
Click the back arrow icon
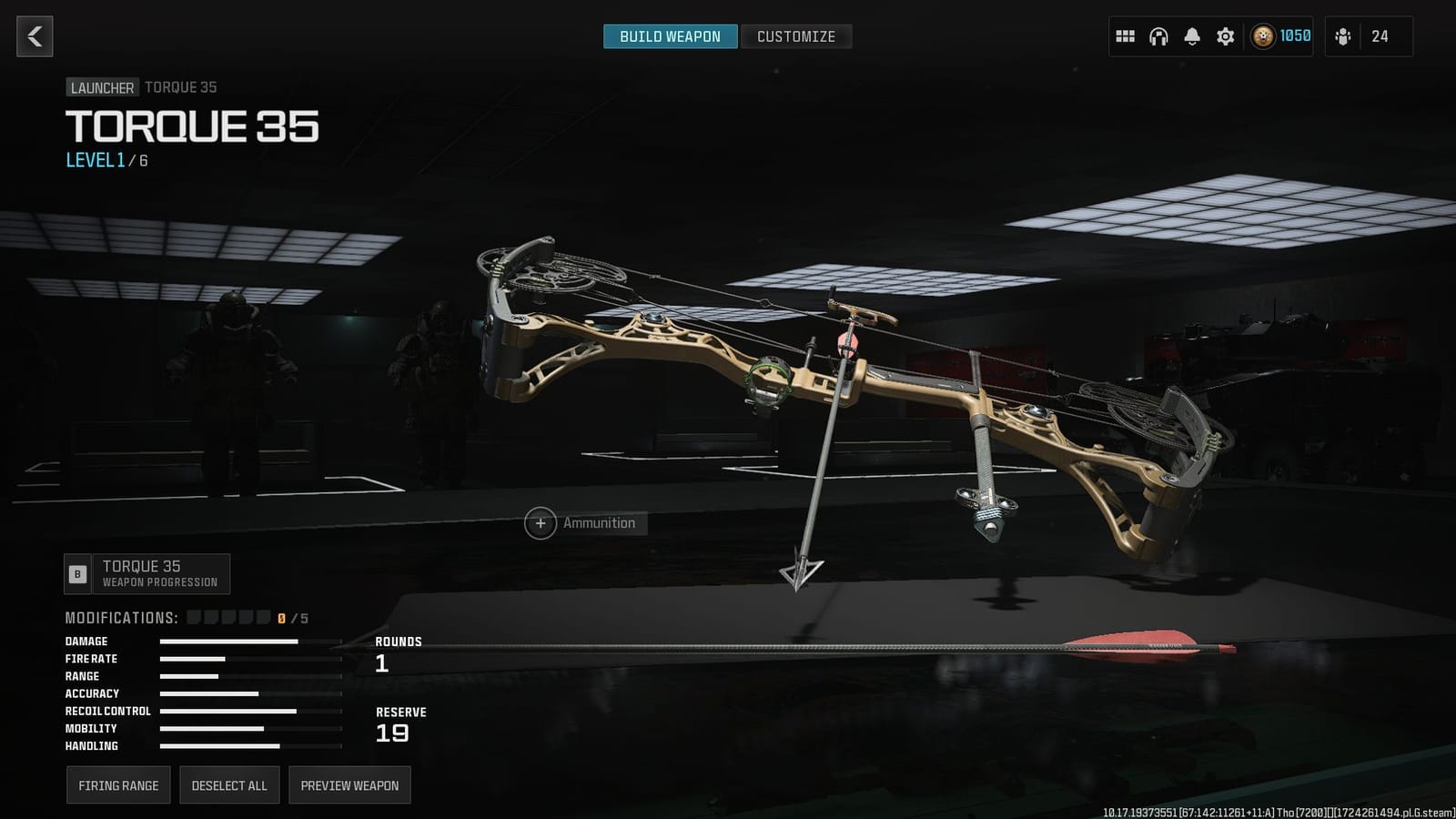34,36
